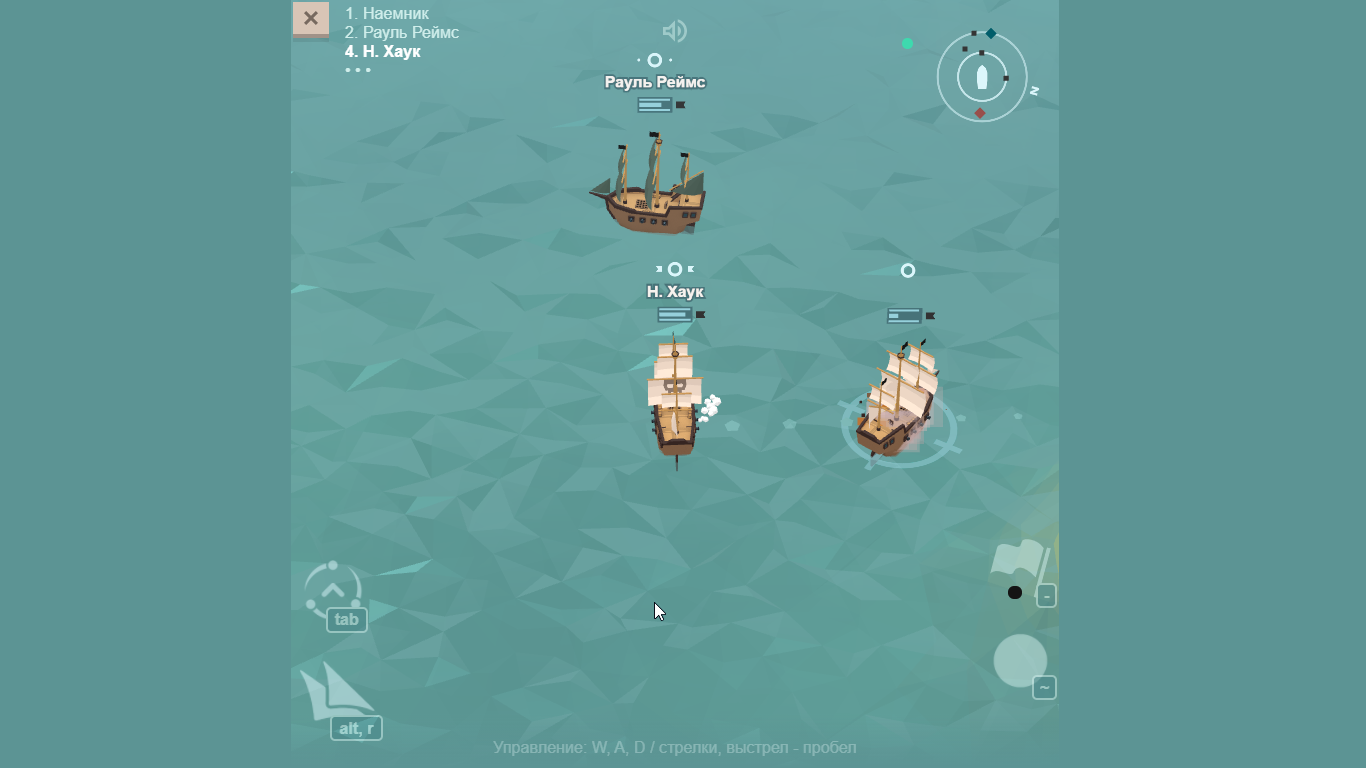Image resolution: width=1366 pixels, height=768 pixels.
Task: Click the flag marker beside Рауль Реймс health bar
Action: click(x=683, y=103)
